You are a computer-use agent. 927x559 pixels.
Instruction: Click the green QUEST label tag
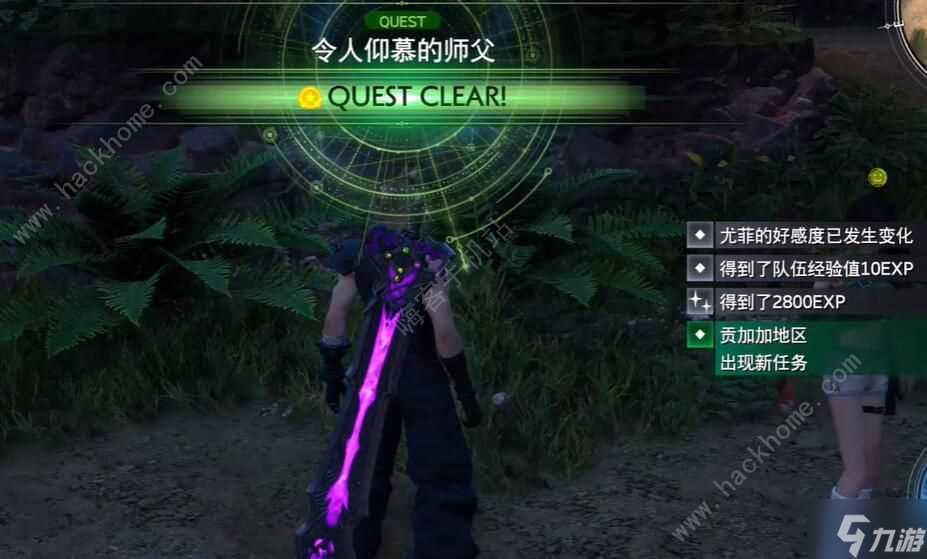(x=403, y=21)
